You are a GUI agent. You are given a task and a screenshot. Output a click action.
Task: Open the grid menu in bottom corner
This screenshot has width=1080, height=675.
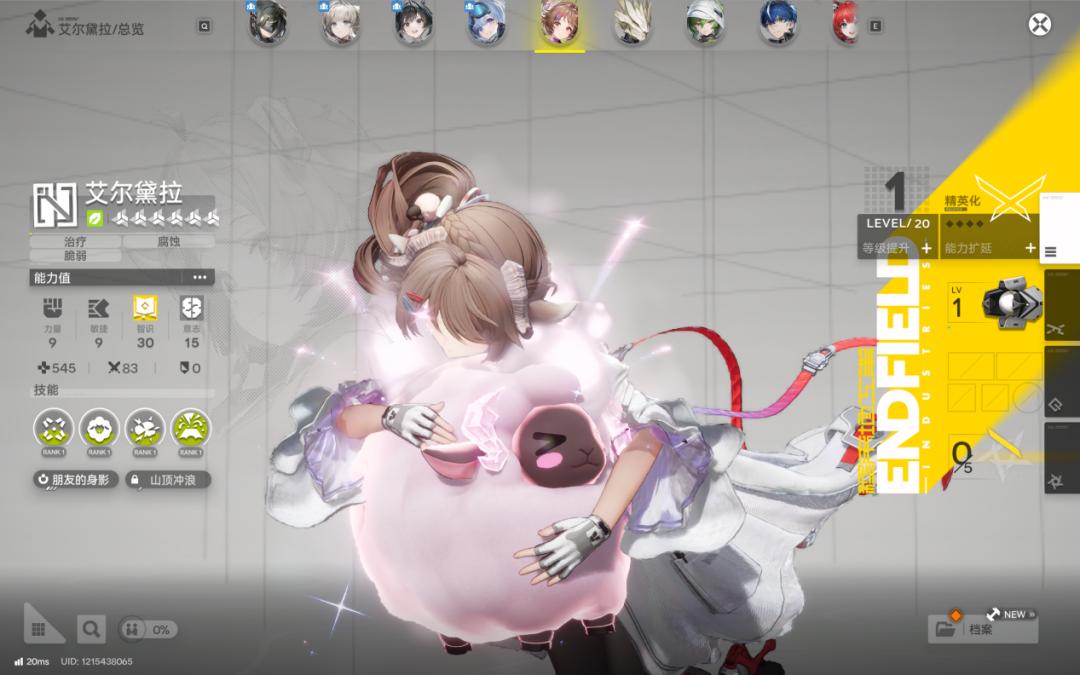pyautogui.click(x=38, y=629)
